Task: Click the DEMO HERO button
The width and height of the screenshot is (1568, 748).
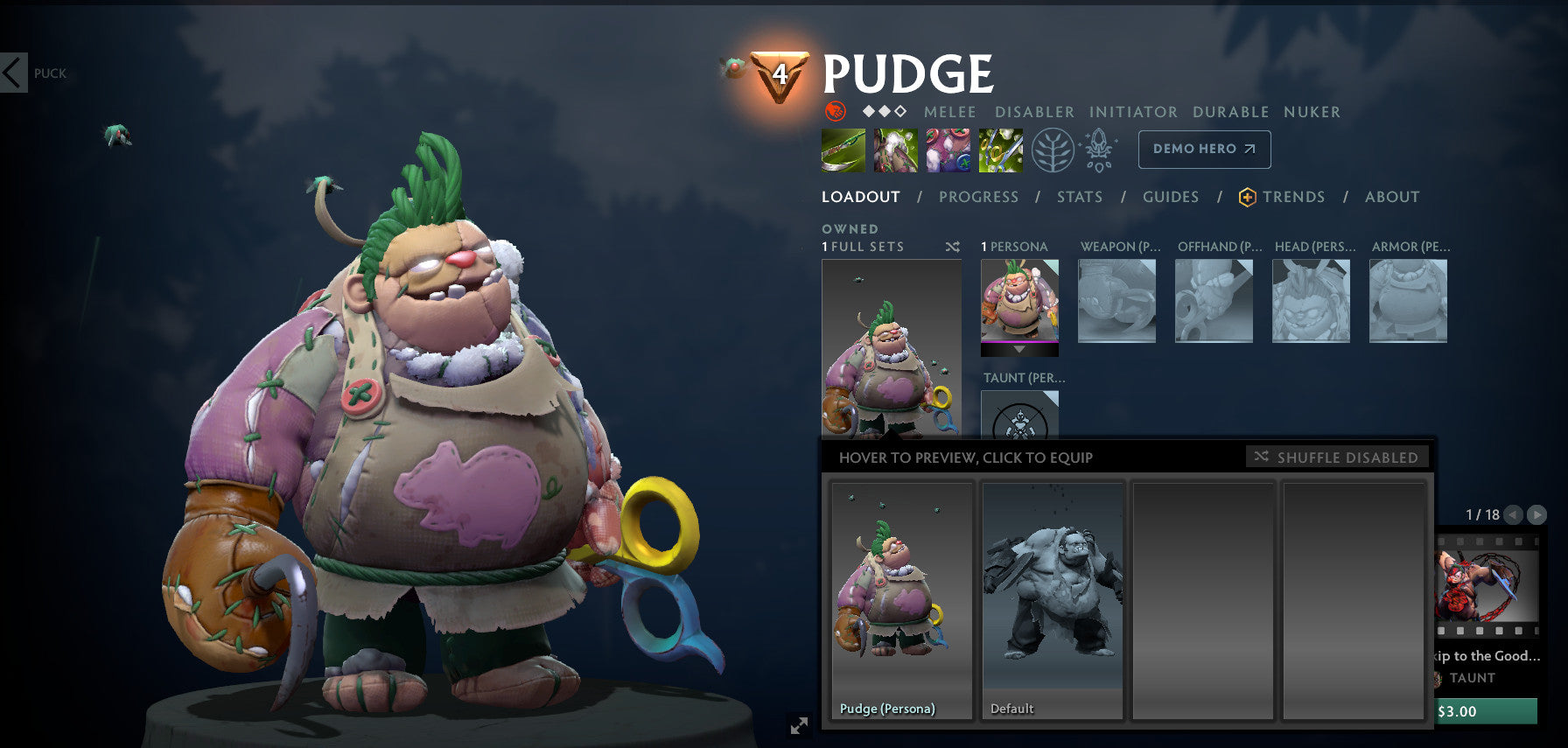Action: (1203, 149)
